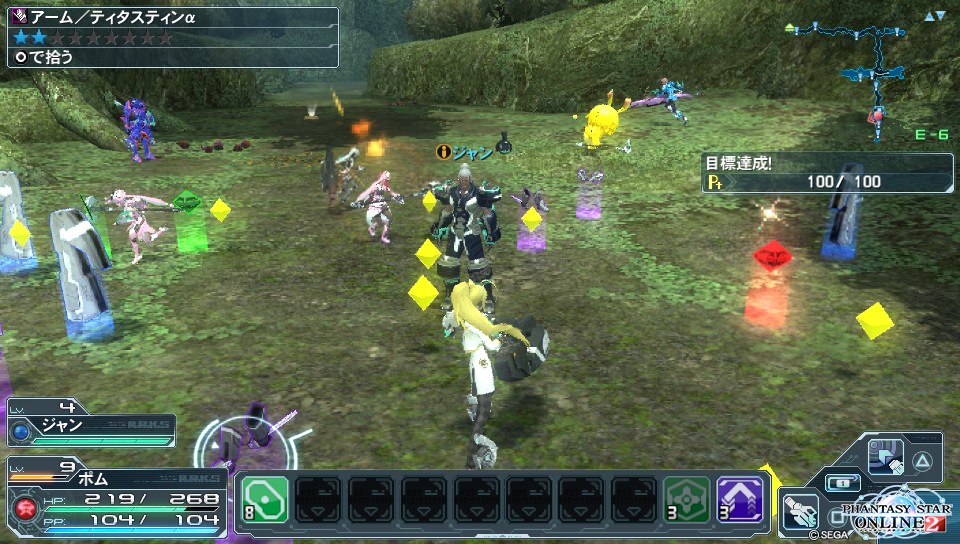Select the upper action palette weapon-swap icon
The width and height of the screenshot is (960, 544).
(x=886, y=456)
